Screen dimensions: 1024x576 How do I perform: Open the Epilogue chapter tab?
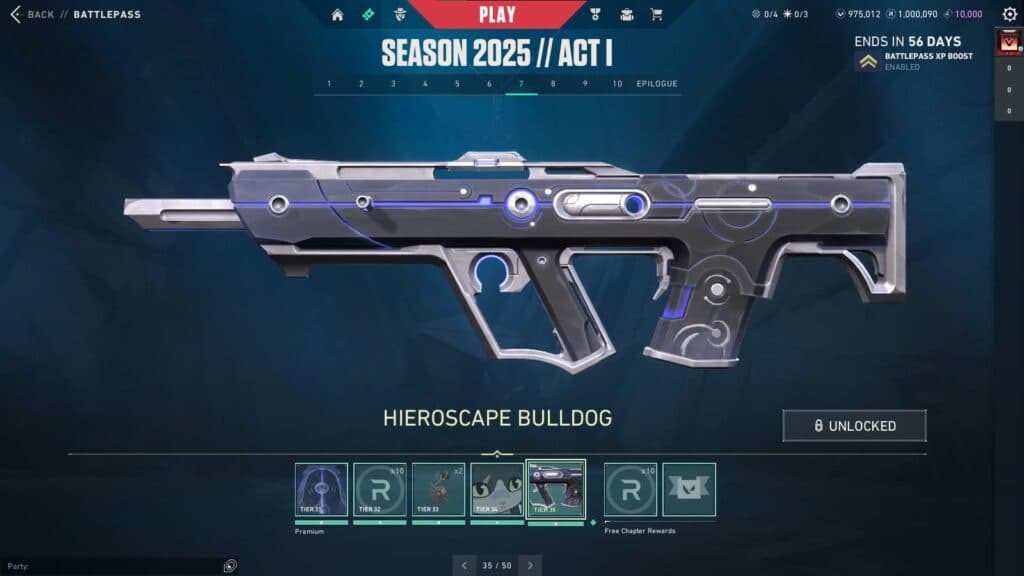point(657,84)
